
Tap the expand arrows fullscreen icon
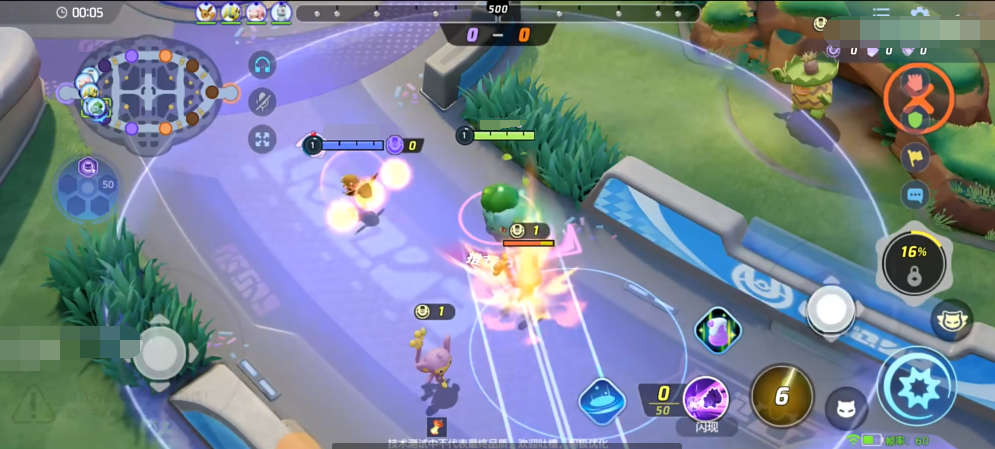click(262, 138)
